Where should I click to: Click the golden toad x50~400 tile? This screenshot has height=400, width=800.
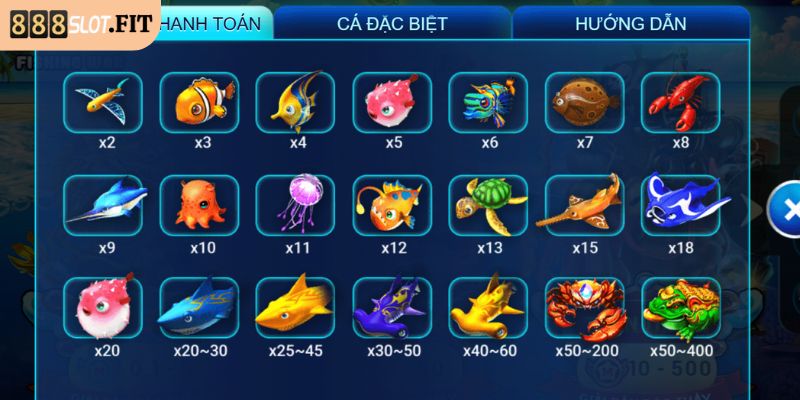(681, 306)
